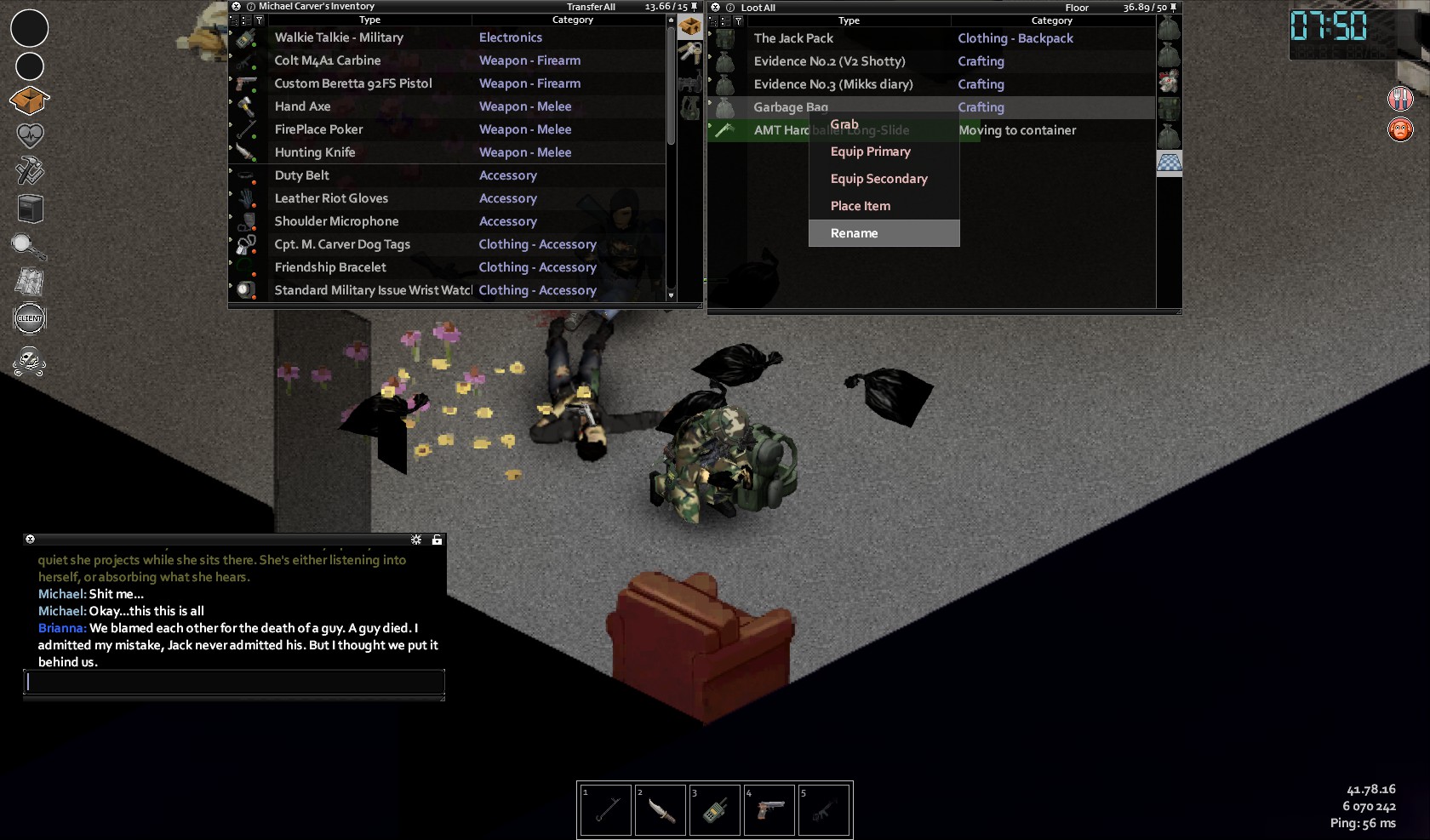Click the Transfer All button
This screenshot has height=840, width=1430.
pos(591,7)
